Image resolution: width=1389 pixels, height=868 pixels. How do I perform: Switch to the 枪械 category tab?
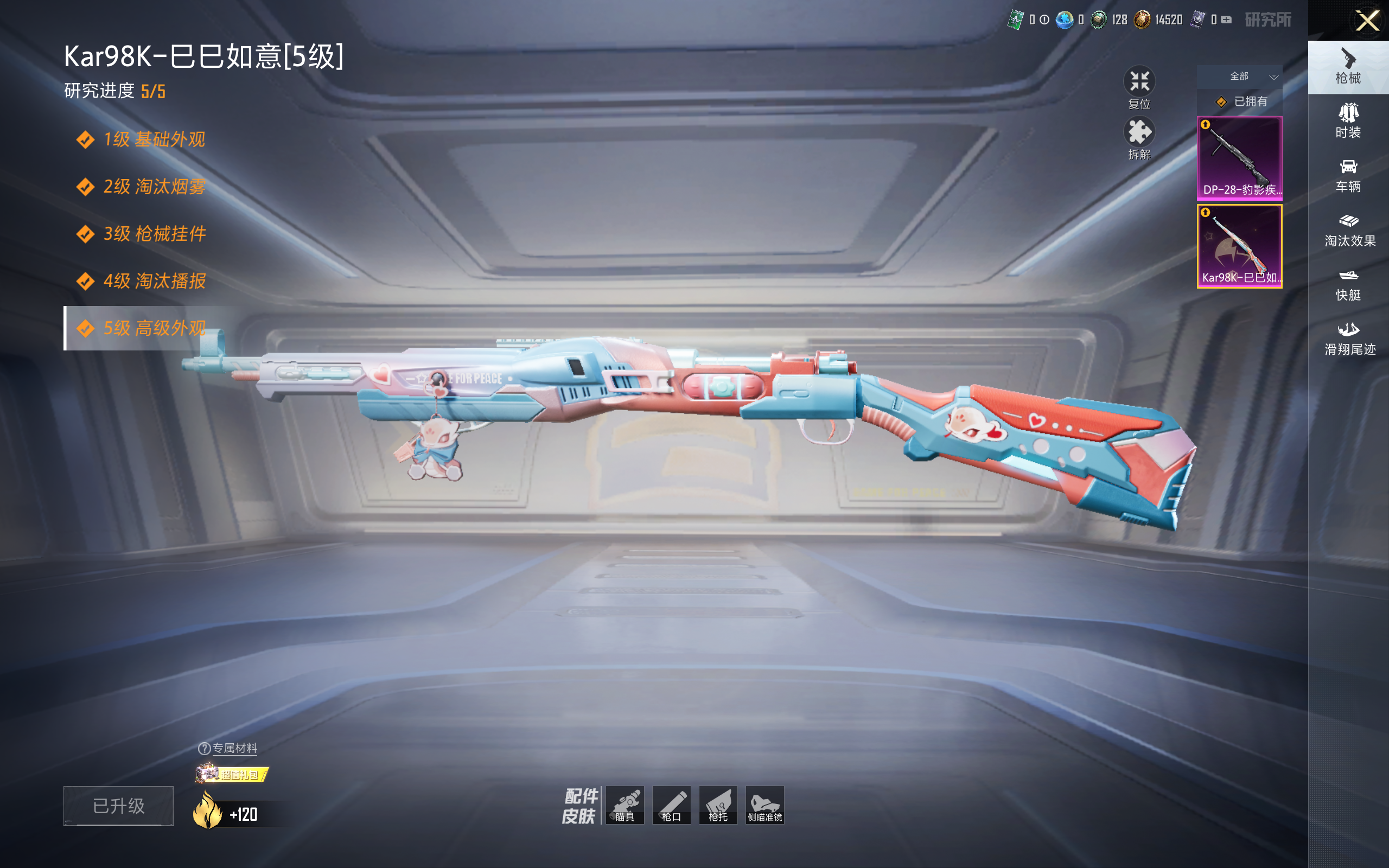tap(1348, 67)
